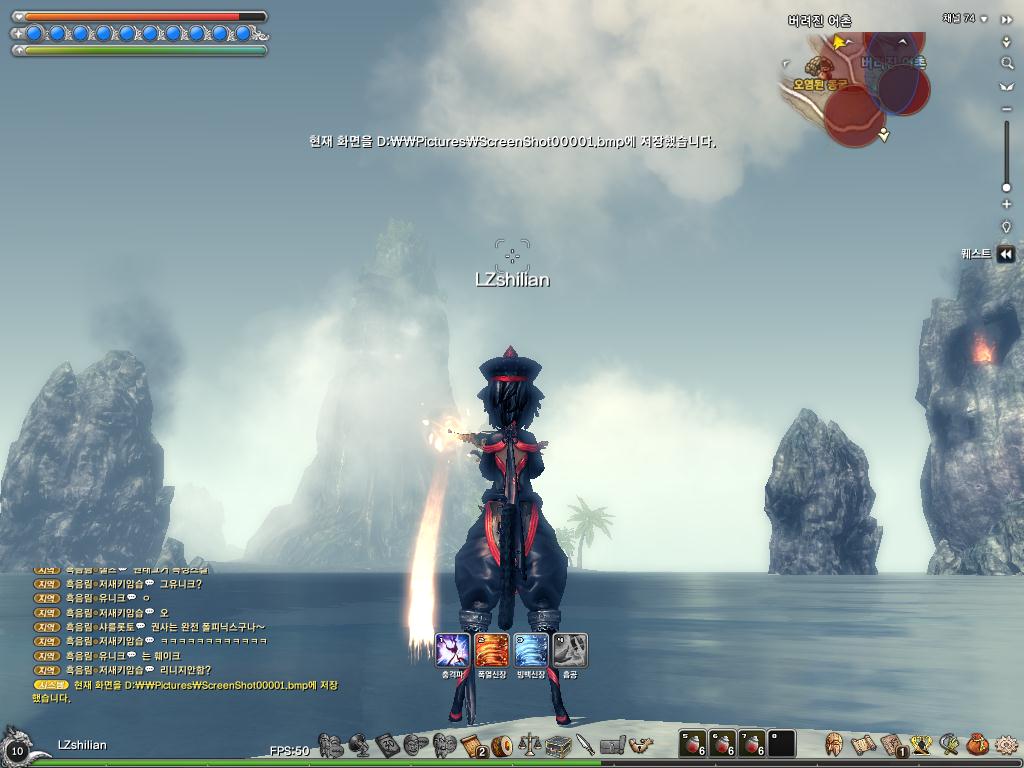
Task: Click the level 10 character badge
Action: [x=17, y=749]
